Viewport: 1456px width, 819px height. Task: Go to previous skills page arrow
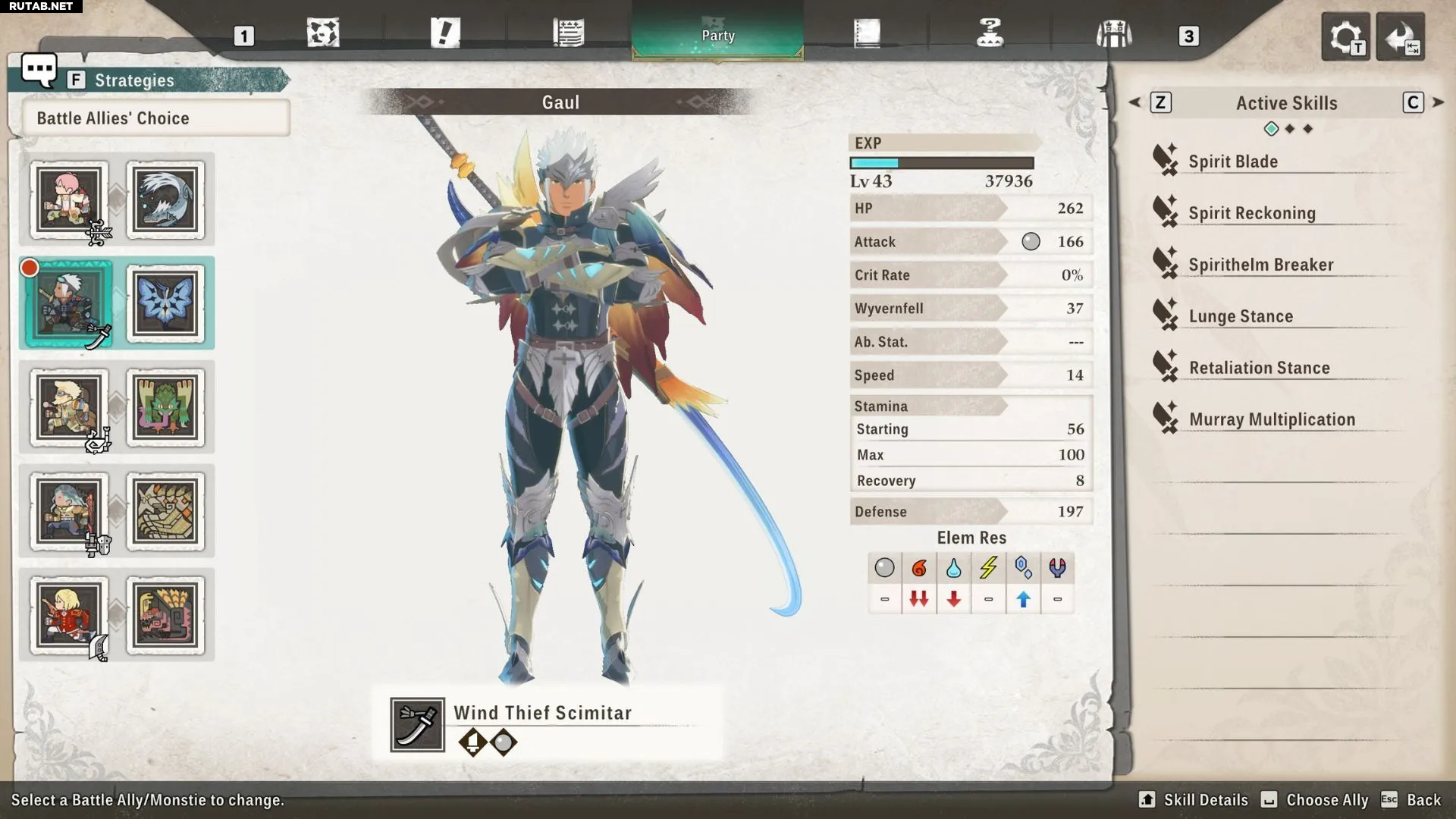(x=1134, y=102)
